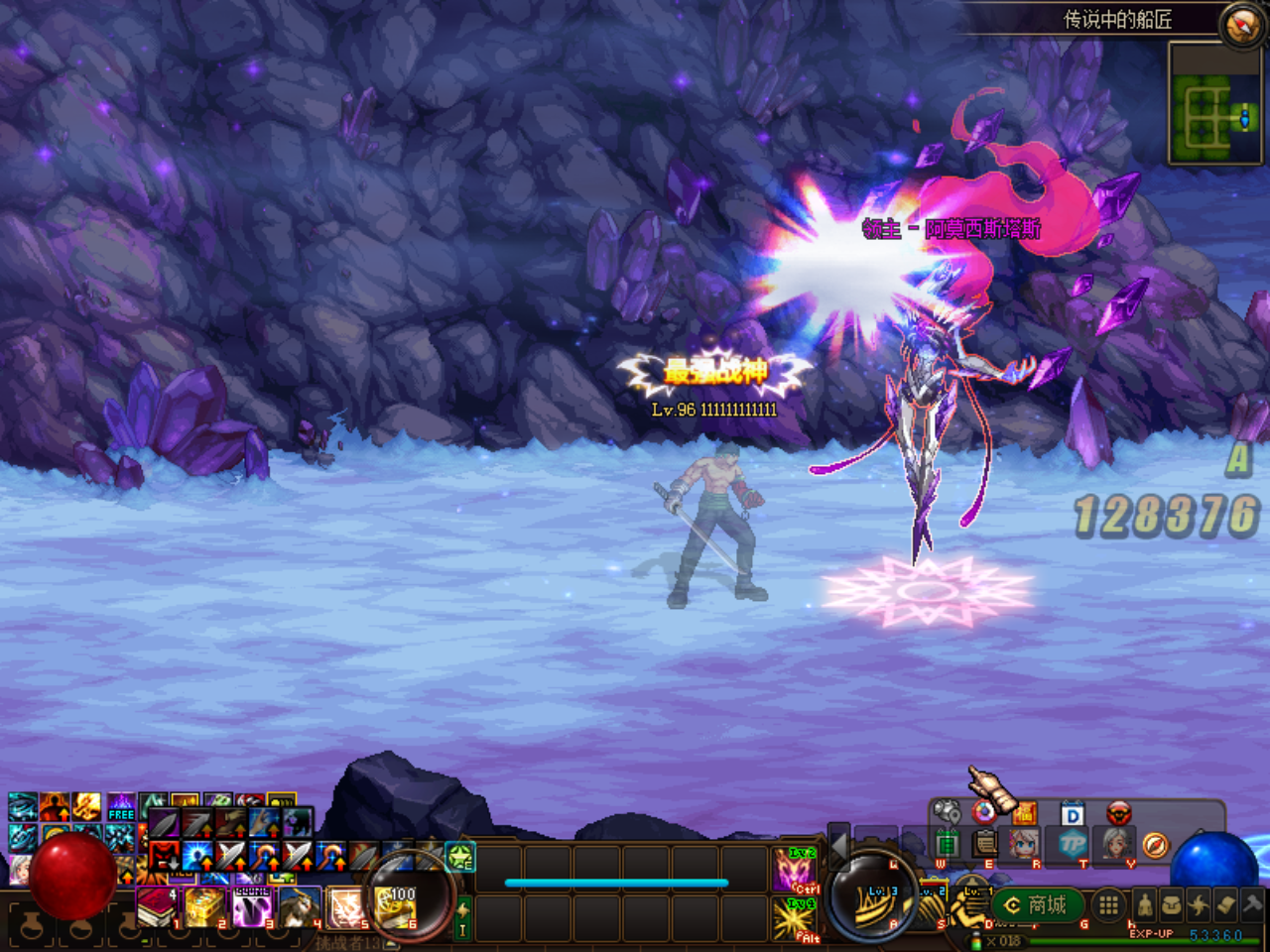The height and width of the screenshot is (952, 1270).
Task: Click the orange compass icon in menu bar
Action: 1155,845
